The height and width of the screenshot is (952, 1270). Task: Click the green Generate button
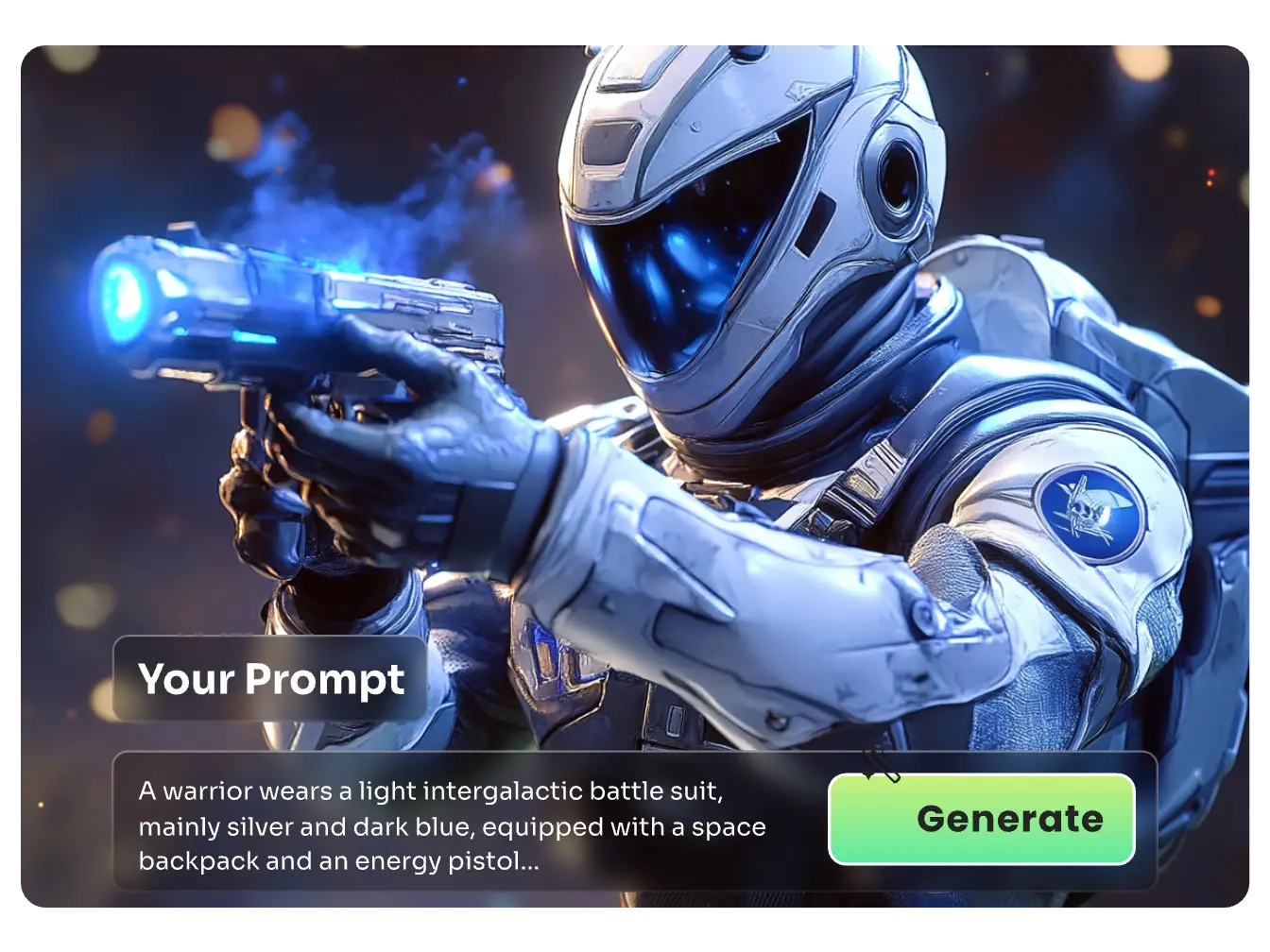(981, 819)
